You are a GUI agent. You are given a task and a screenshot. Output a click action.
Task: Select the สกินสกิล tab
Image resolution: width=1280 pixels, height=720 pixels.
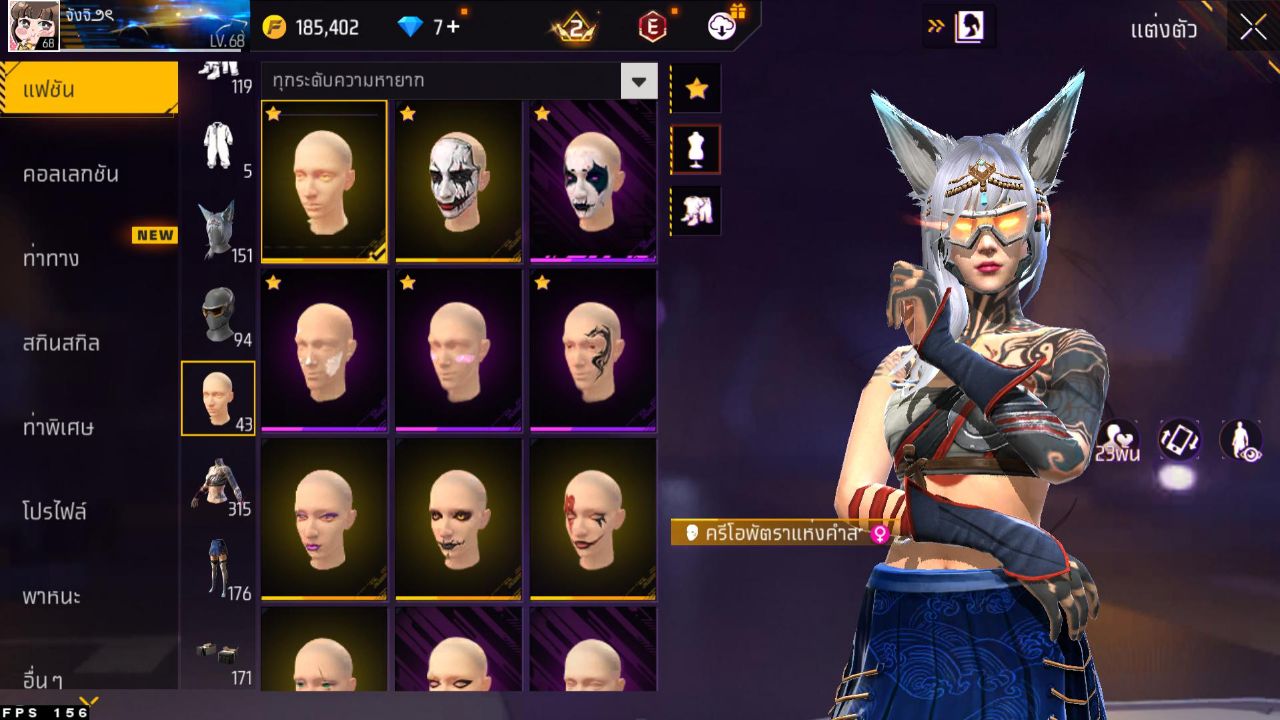tap(62, 343)
